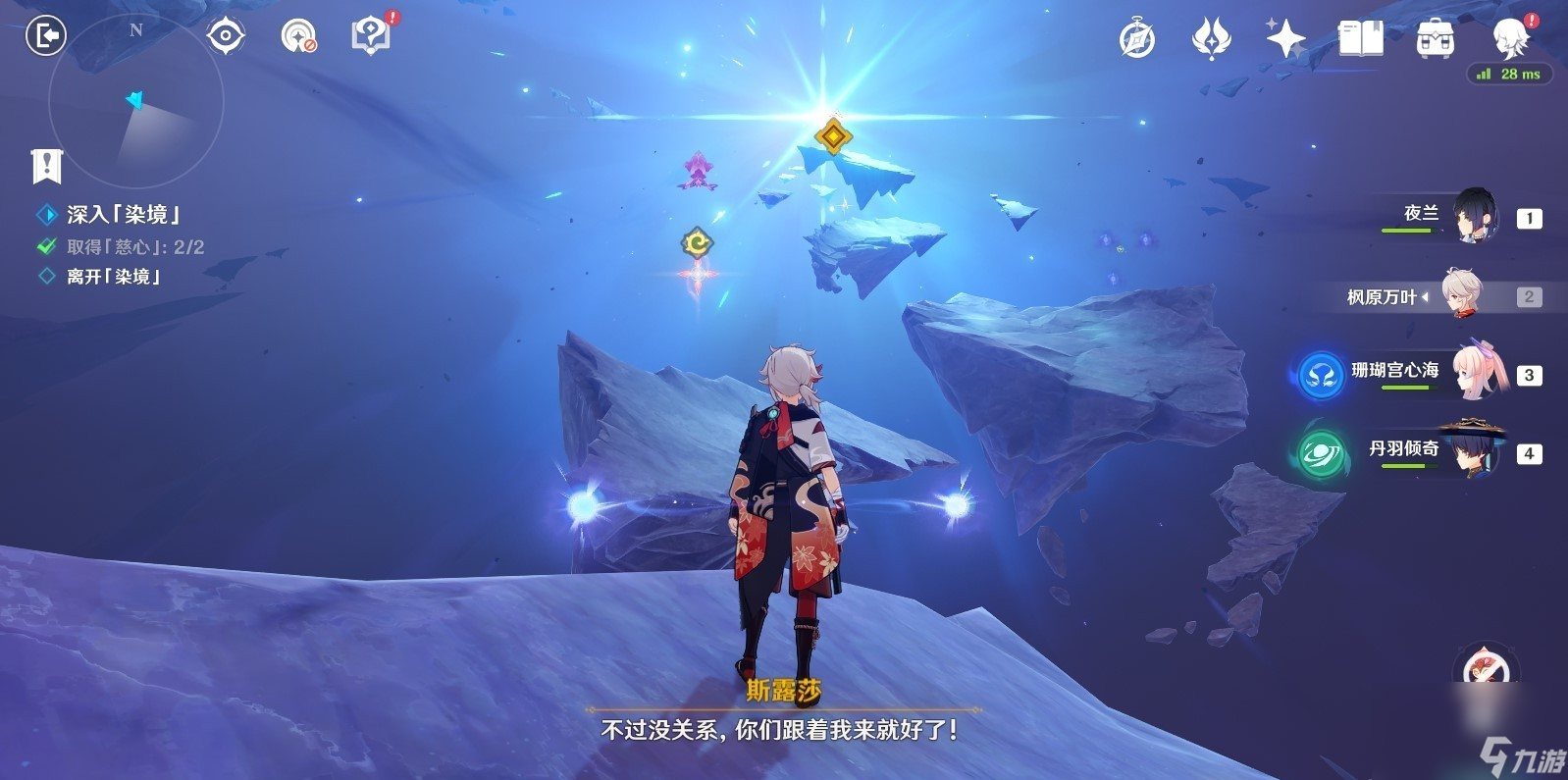Open the inventory backpack icon
Image resolution: width=1568 pixels, height=780 pixels.
pyautogui.click(x=1434, y=39)
